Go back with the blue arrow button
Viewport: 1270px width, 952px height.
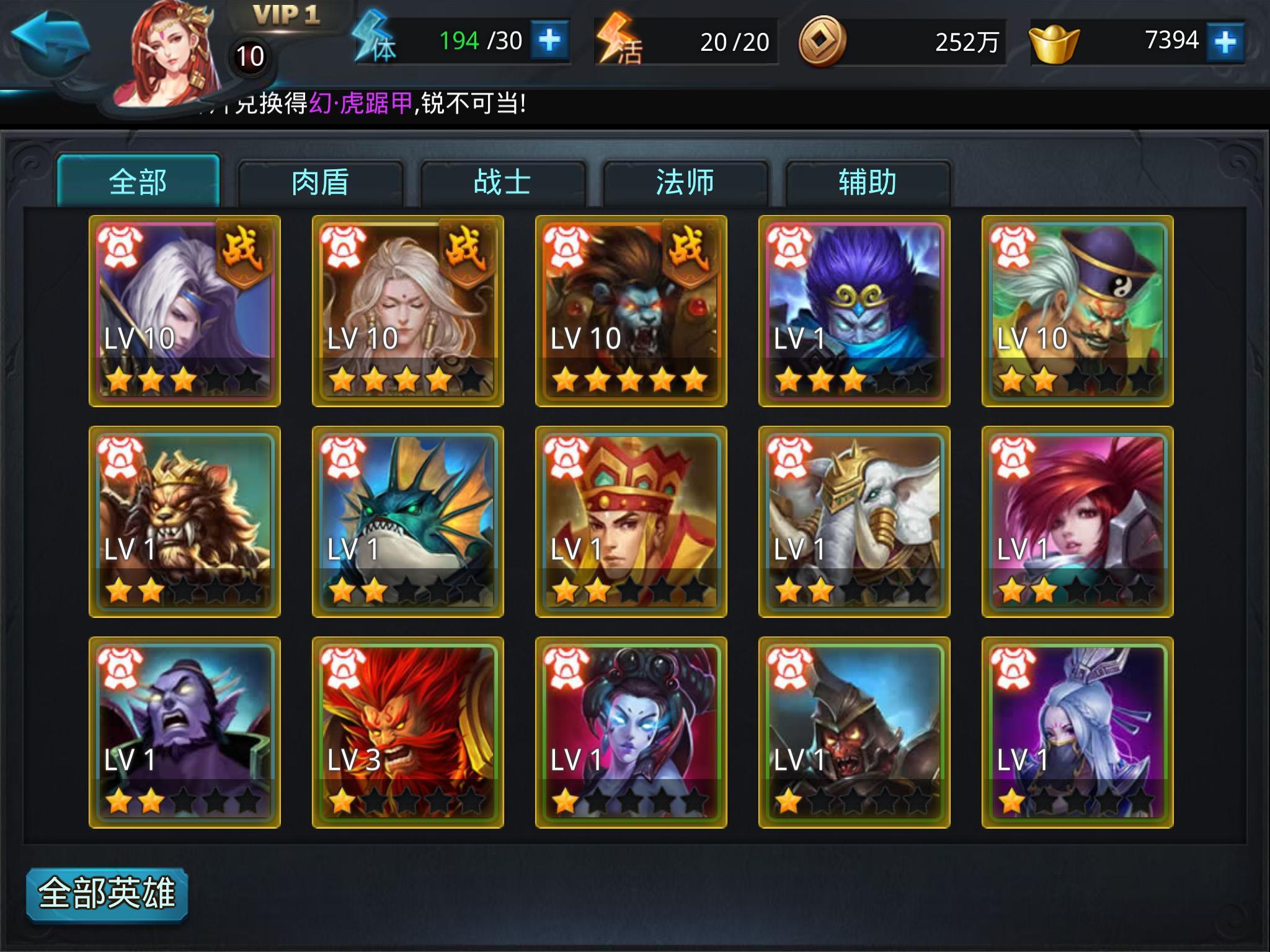pyautogui.click(x=51, y=45)
